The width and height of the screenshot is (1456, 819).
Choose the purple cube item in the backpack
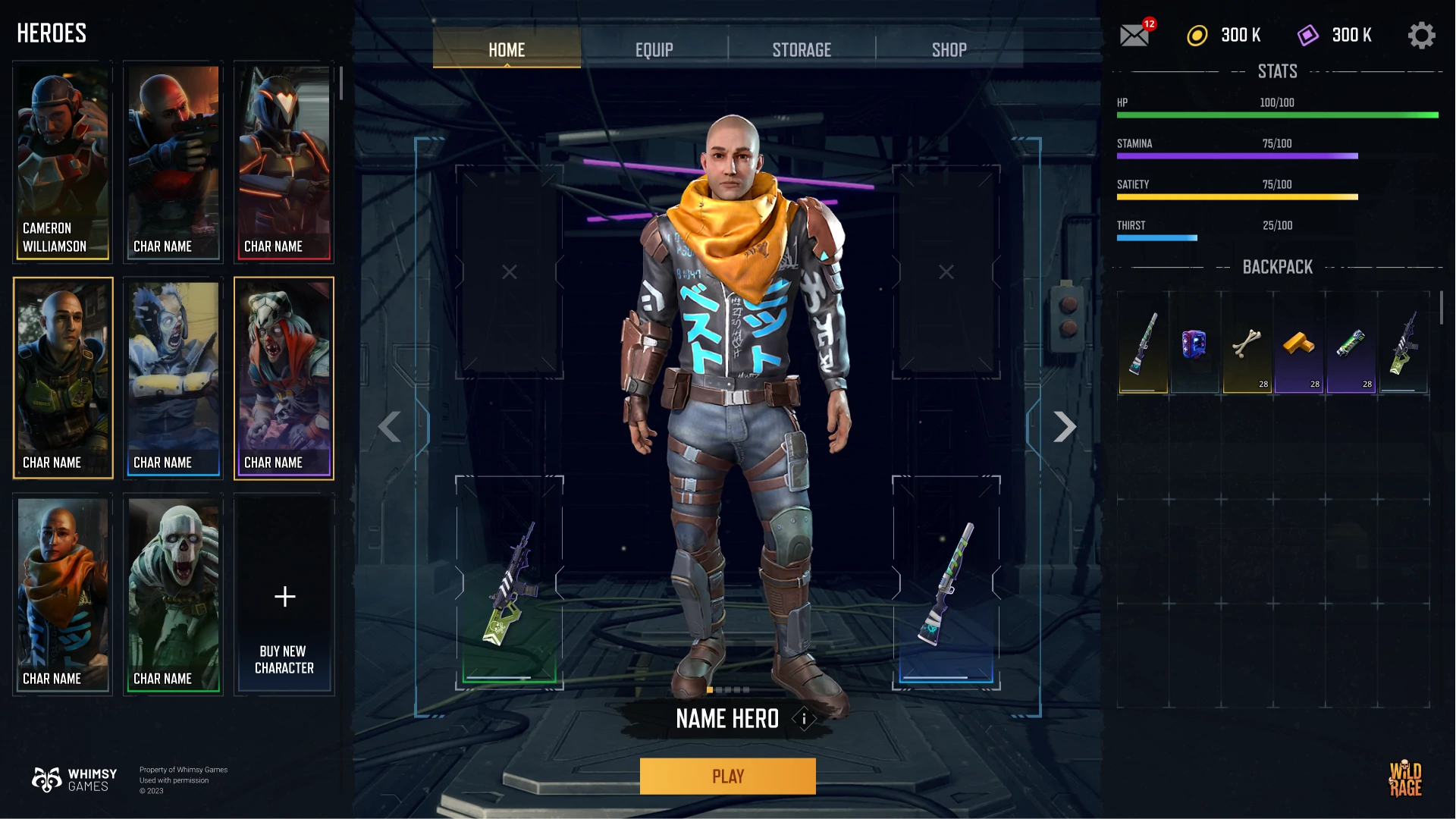[x=1194, y=343]
